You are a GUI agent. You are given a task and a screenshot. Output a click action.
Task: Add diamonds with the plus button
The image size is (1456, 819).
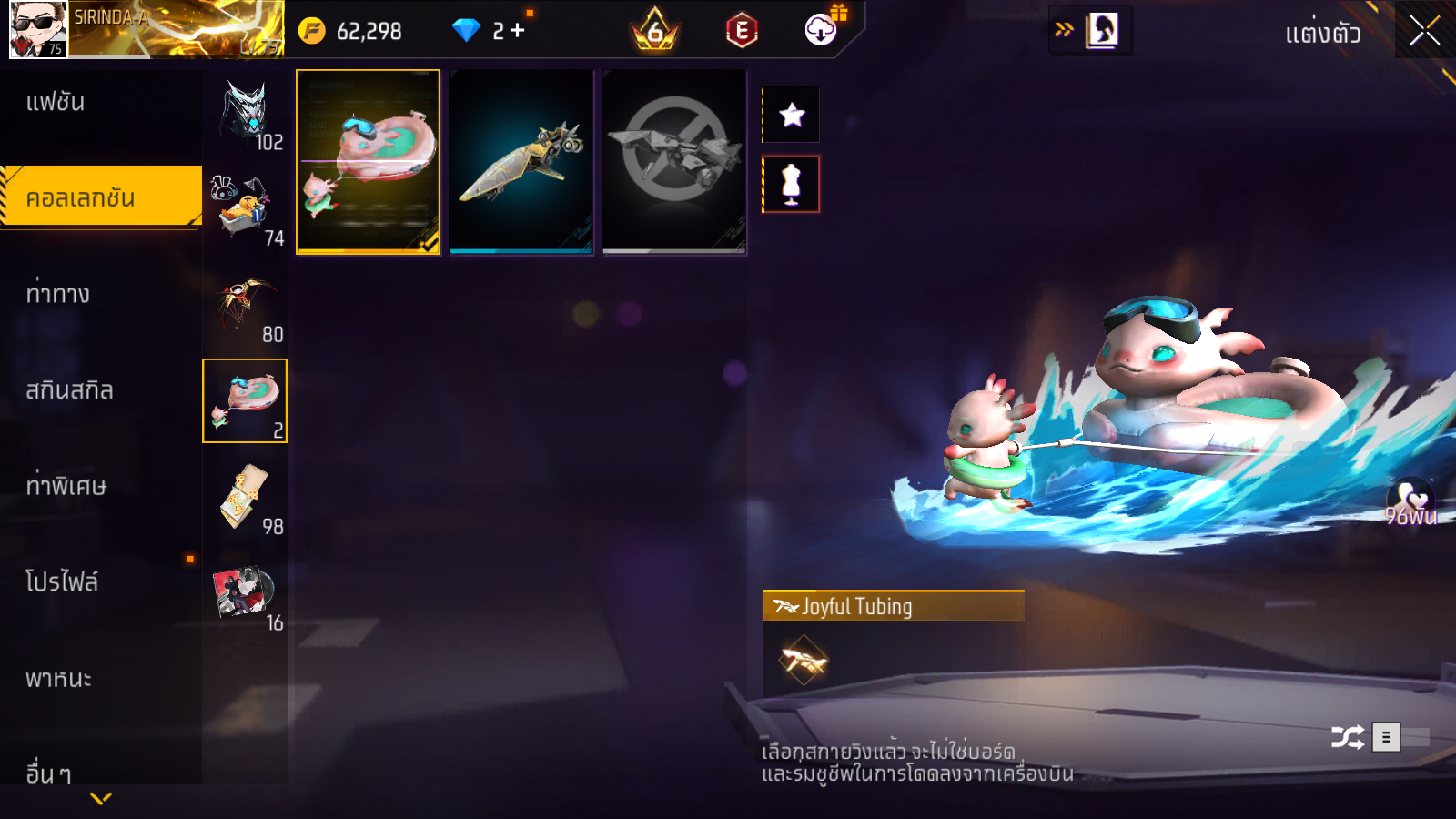tap(518, 31)
